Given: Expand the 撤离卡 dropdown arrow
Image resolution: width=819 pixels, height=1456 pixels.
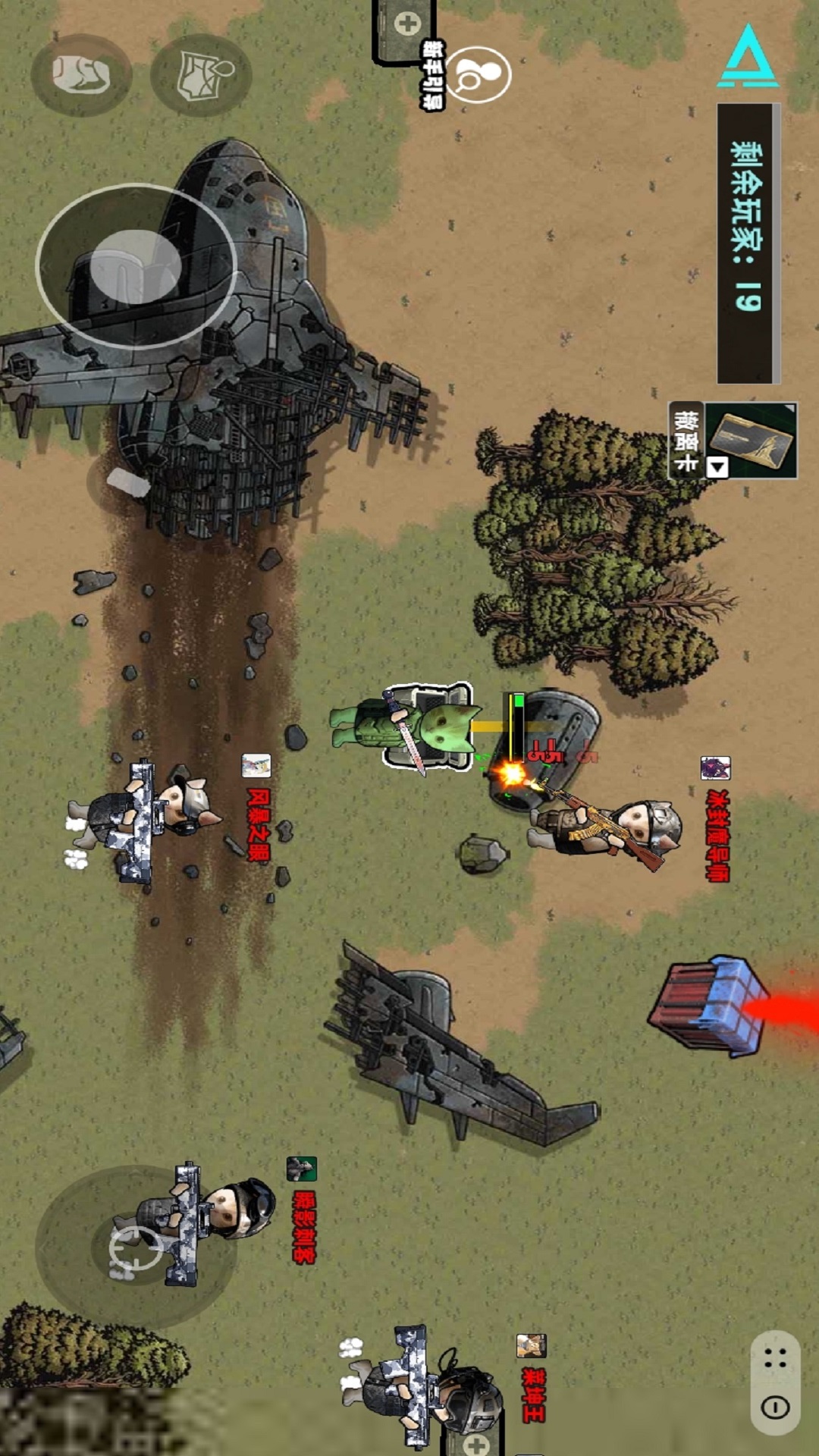Looking at the screenshot, I should coord(717,467).
